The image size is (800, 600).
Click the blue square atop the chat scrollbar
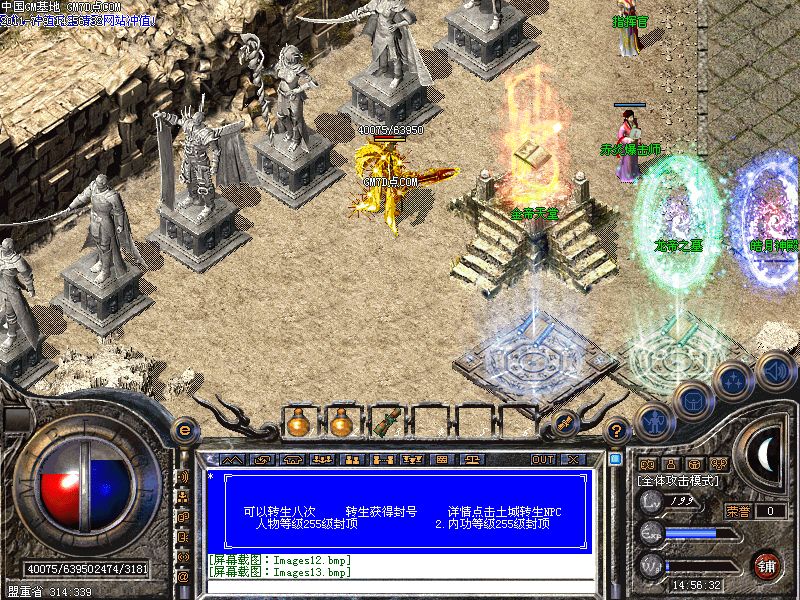click(x=616, y=459)
